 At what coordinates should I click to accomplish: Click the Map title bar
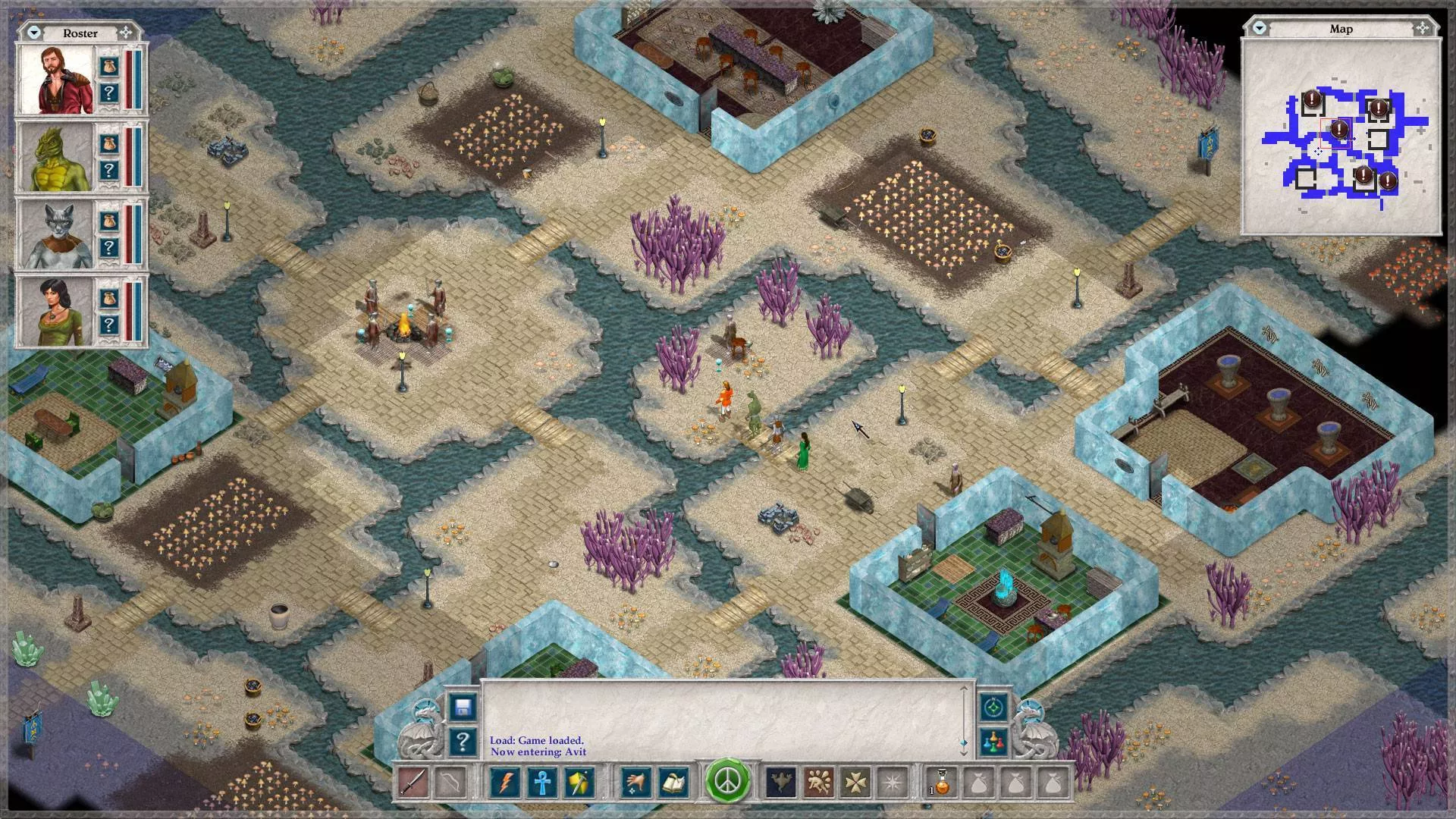tap(1341, 28)
